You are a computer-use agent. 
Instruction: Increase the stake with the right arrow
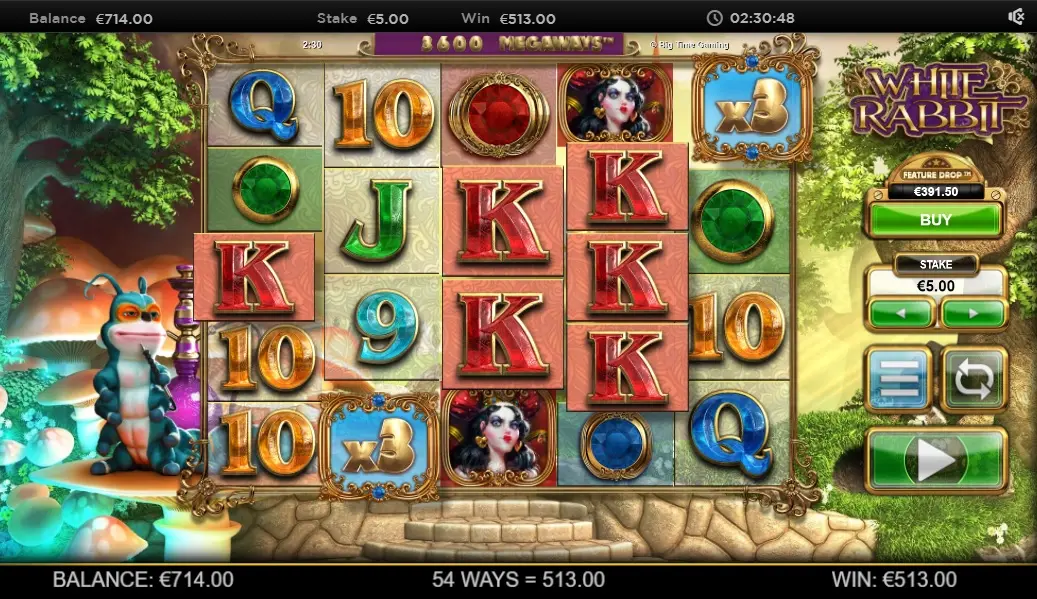[973, 314]
